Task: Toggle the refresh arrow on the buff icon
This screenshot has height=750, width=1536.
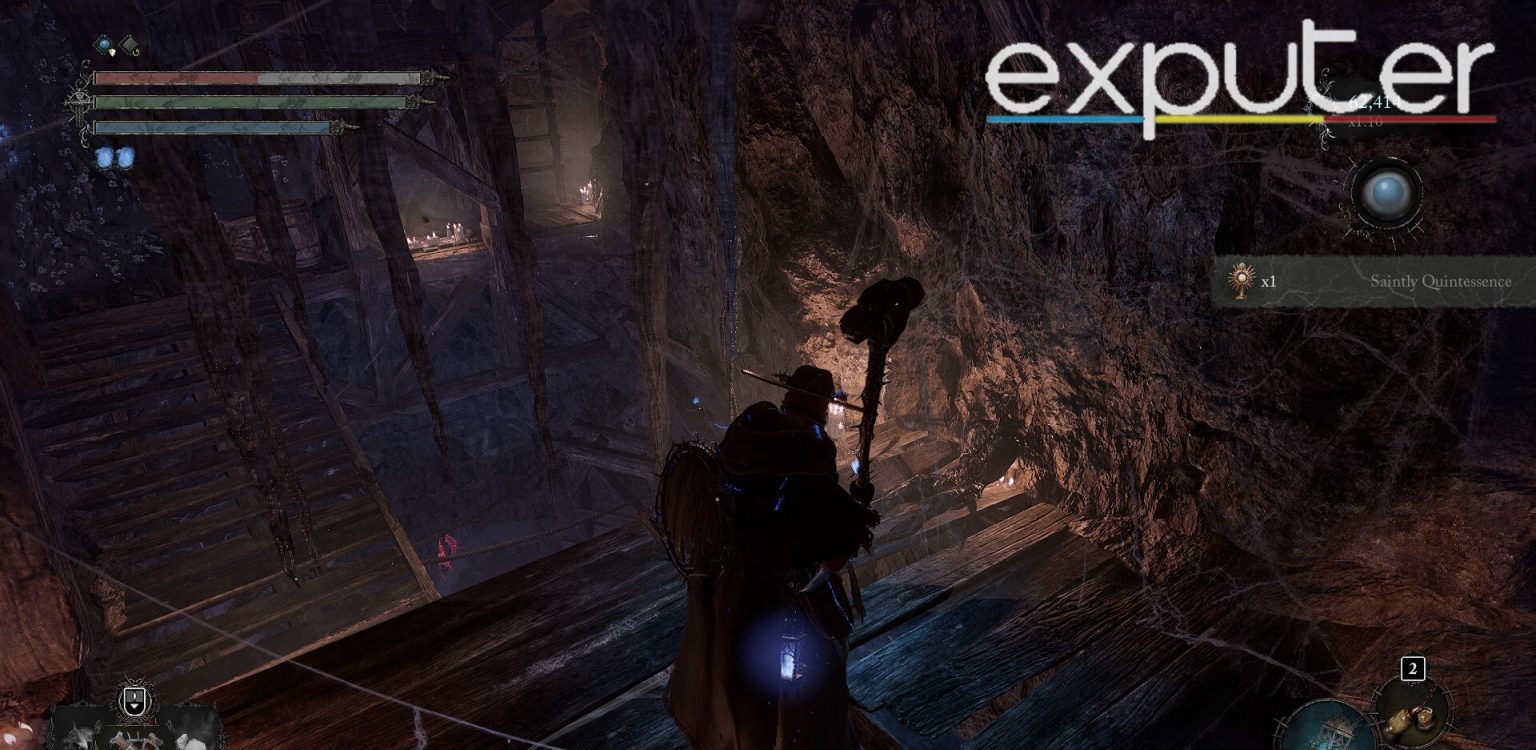Action: click(x=136, y=52)
